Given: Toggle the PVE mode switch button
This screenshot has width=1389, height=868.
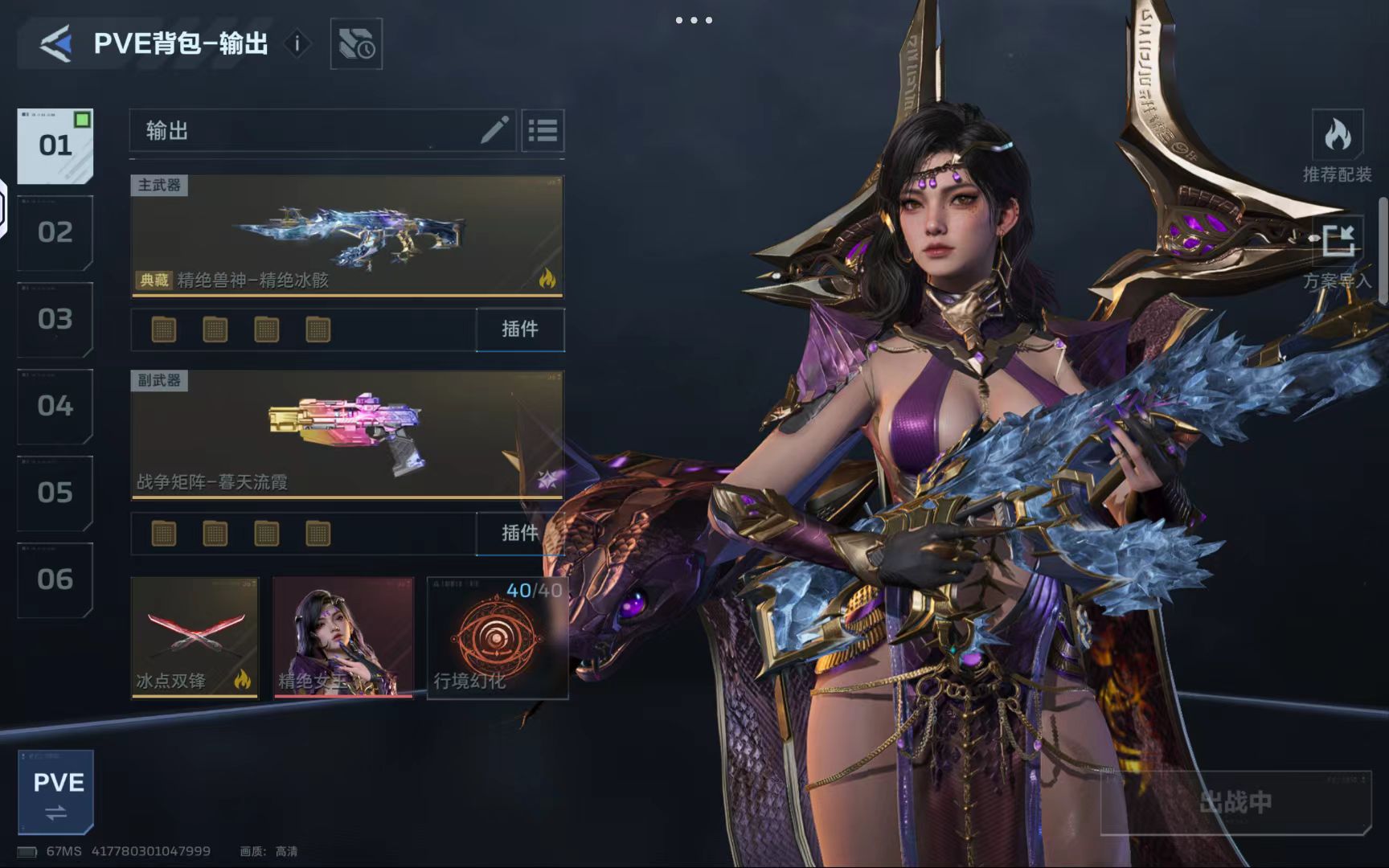Looking at the screenshot, I should tap(56, 792).
